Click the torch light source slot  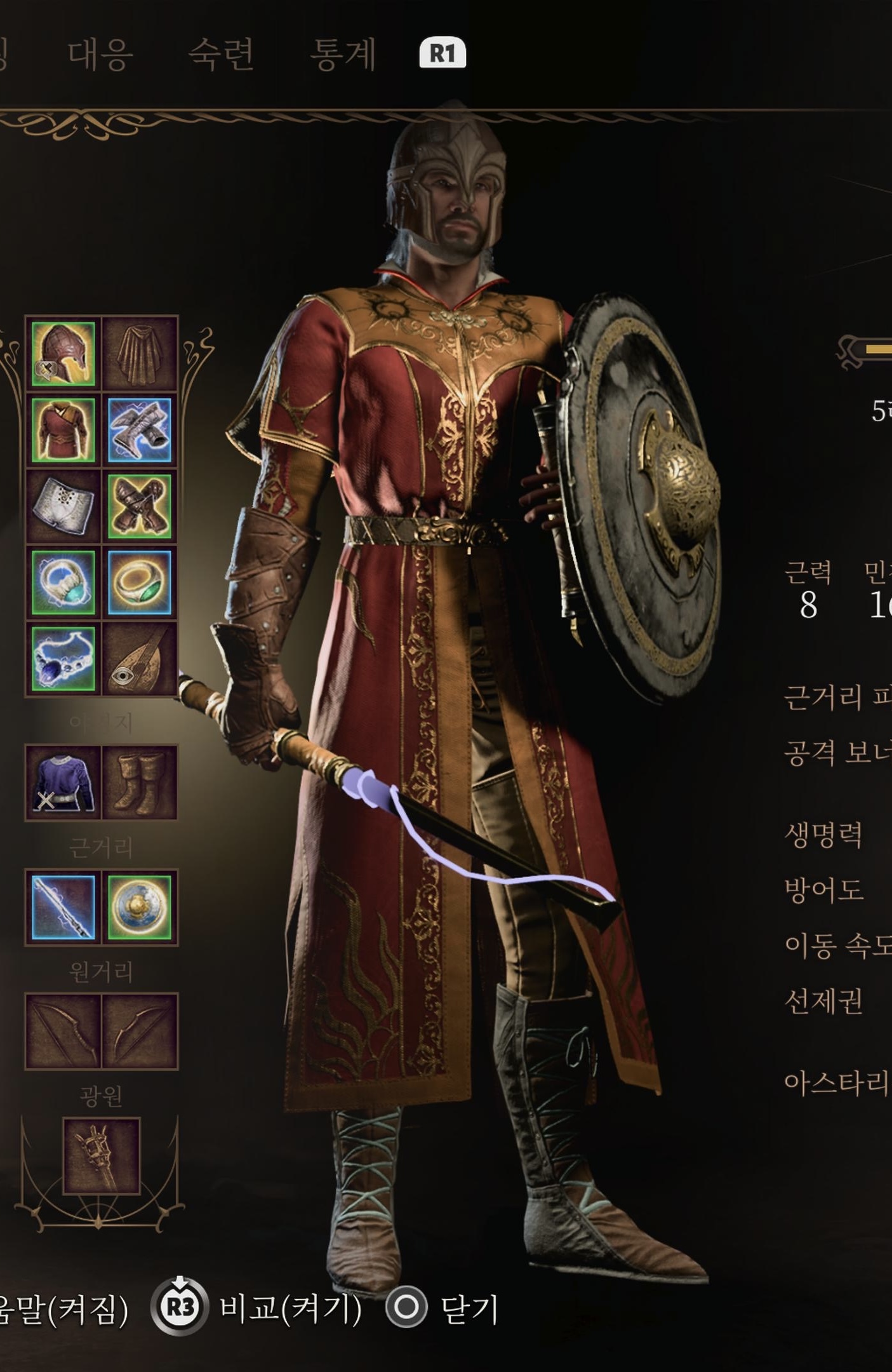(101, 1156)
